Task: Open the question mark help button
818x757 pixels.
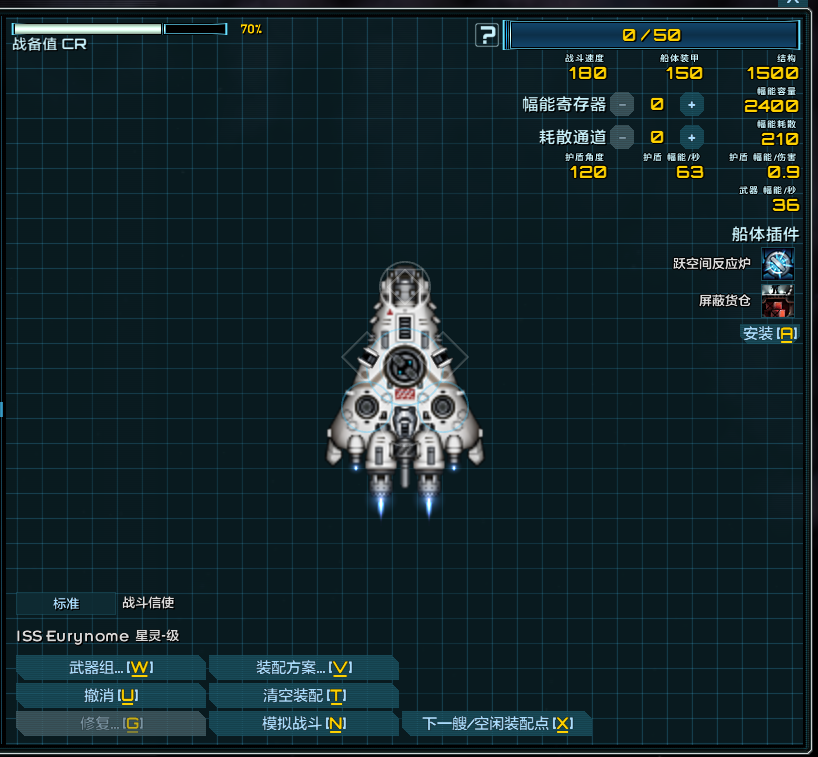Action: click(487, 36)
